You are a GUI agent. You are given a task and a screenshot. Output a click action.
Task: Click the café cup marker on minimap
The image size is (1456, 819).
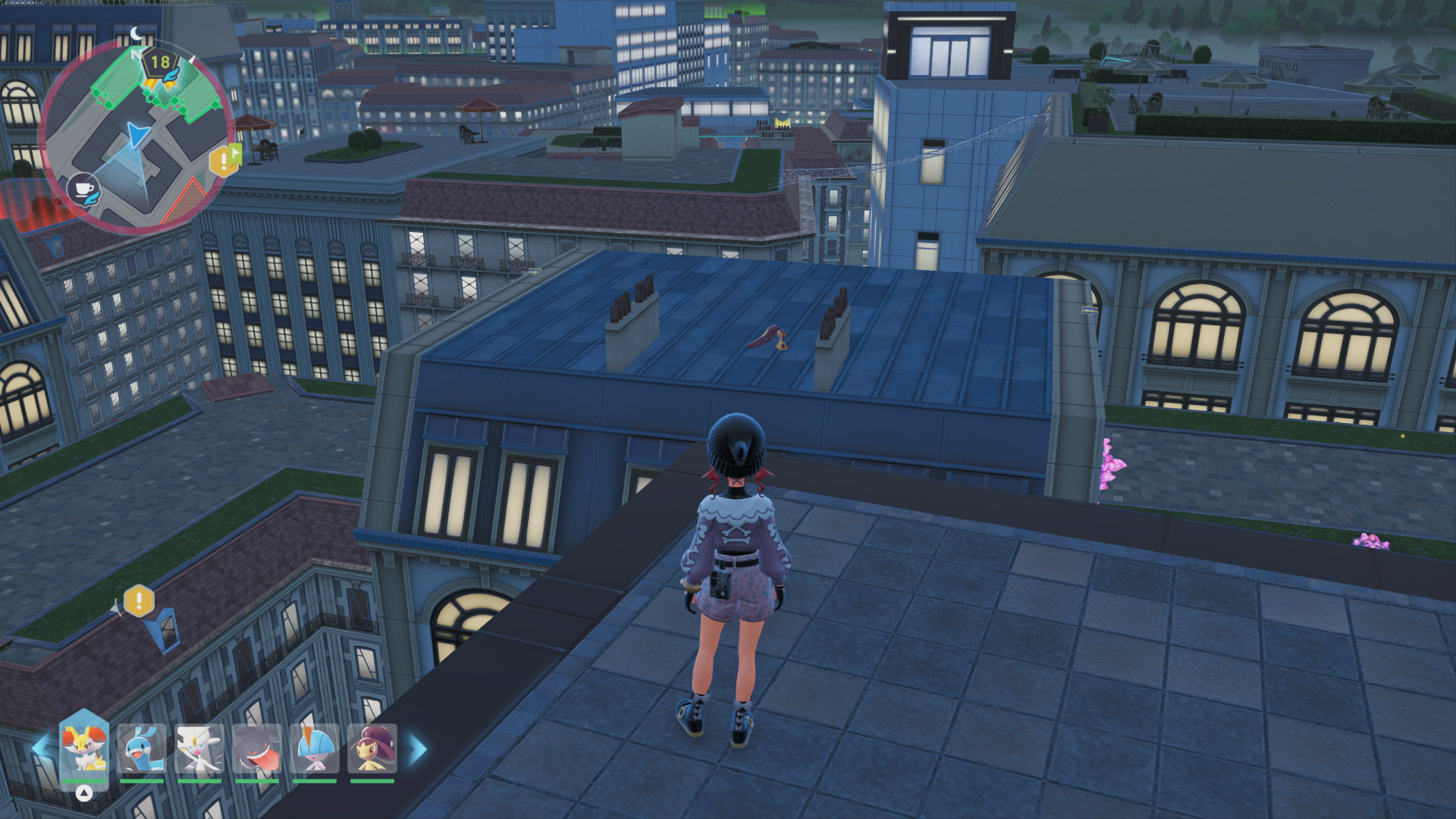click(83, 189)
